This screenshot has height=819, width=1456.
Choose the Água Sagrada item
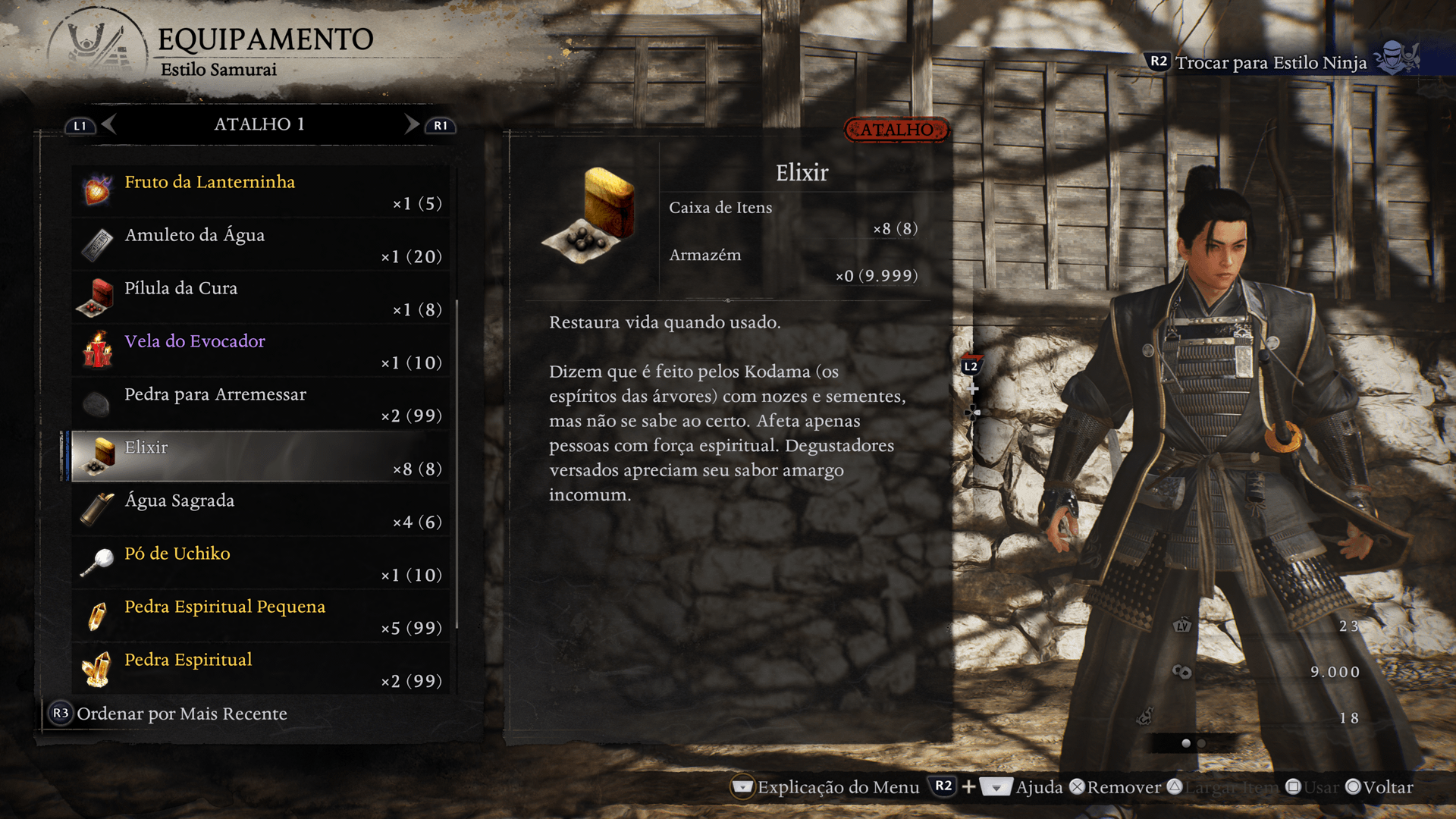260,510
